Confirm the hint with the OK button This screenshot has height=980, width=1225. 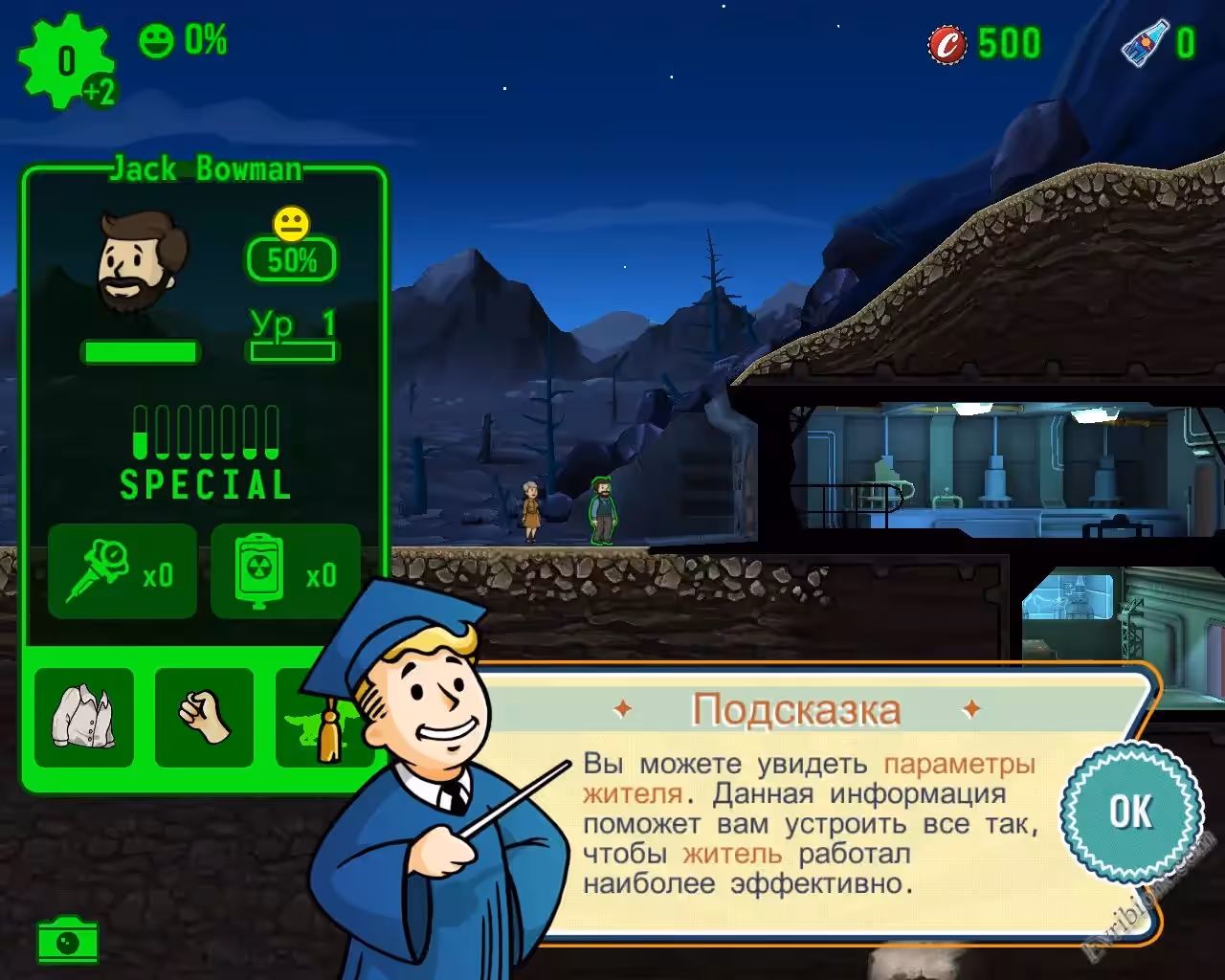(1130, 812)
